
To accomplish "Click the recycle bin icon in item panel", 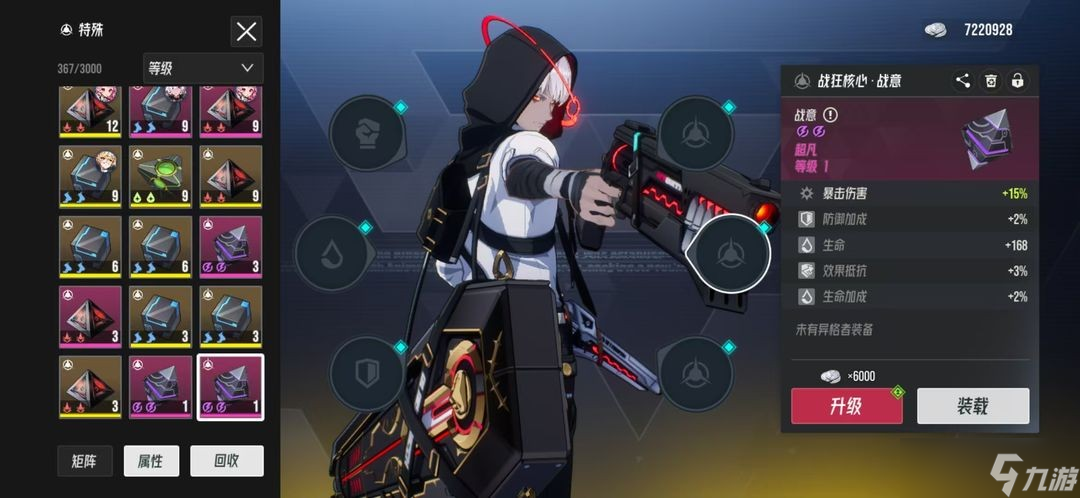I will pyautogui.click(x=990, y=82).
